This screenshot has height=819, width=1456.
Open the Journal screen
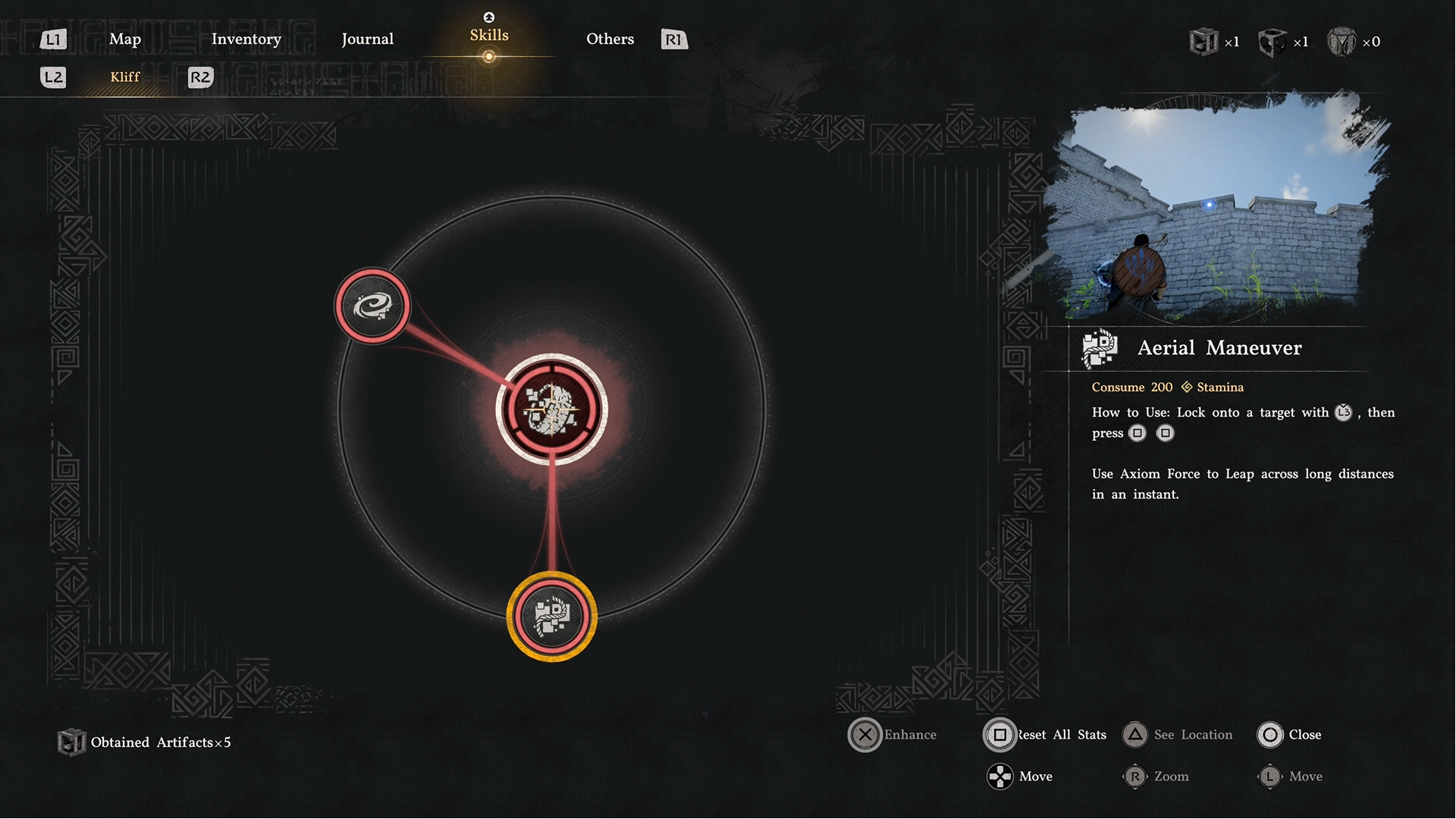coord(368,39)
